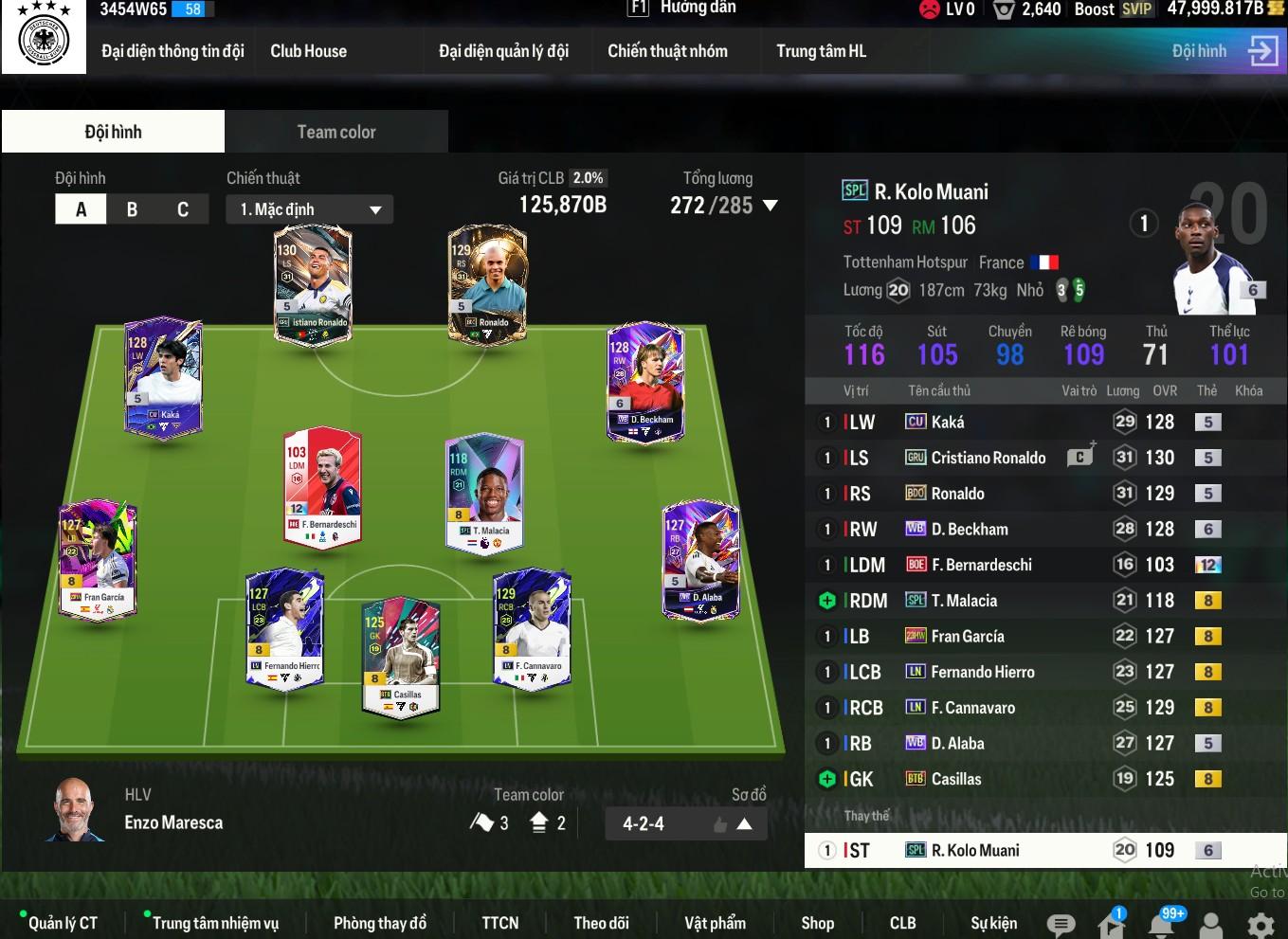Select Kaká's card on the pitch
The width and height of the screenshot is (1288, 939).
(x=164, y=376)
